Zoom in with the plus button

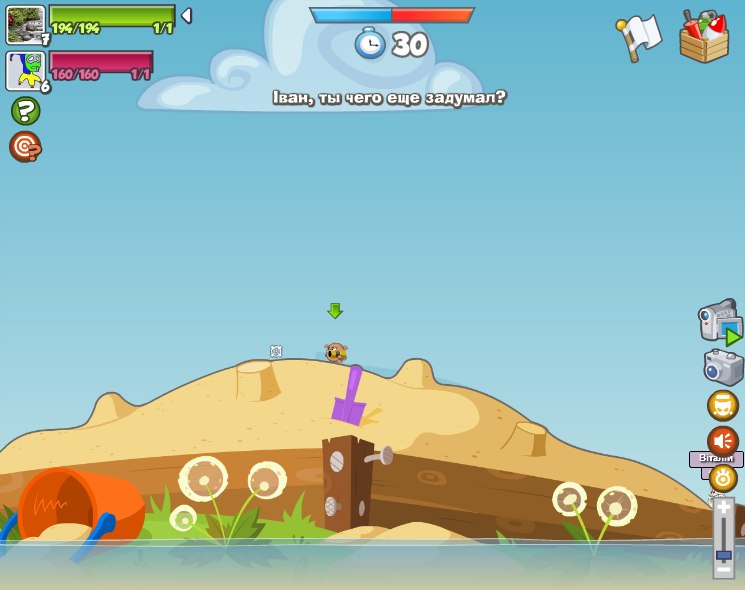pyautogui.click(x=723, y=508)
